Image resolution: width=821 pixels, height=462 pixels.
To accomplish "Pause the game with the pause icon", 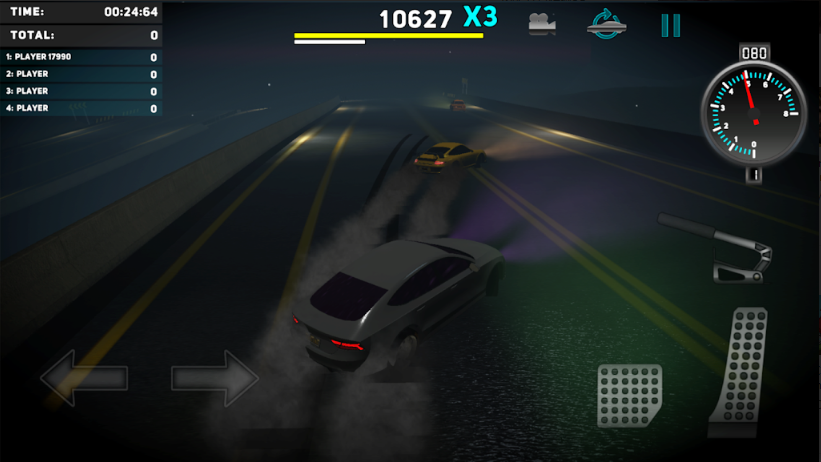I will (x=670, y=25).
